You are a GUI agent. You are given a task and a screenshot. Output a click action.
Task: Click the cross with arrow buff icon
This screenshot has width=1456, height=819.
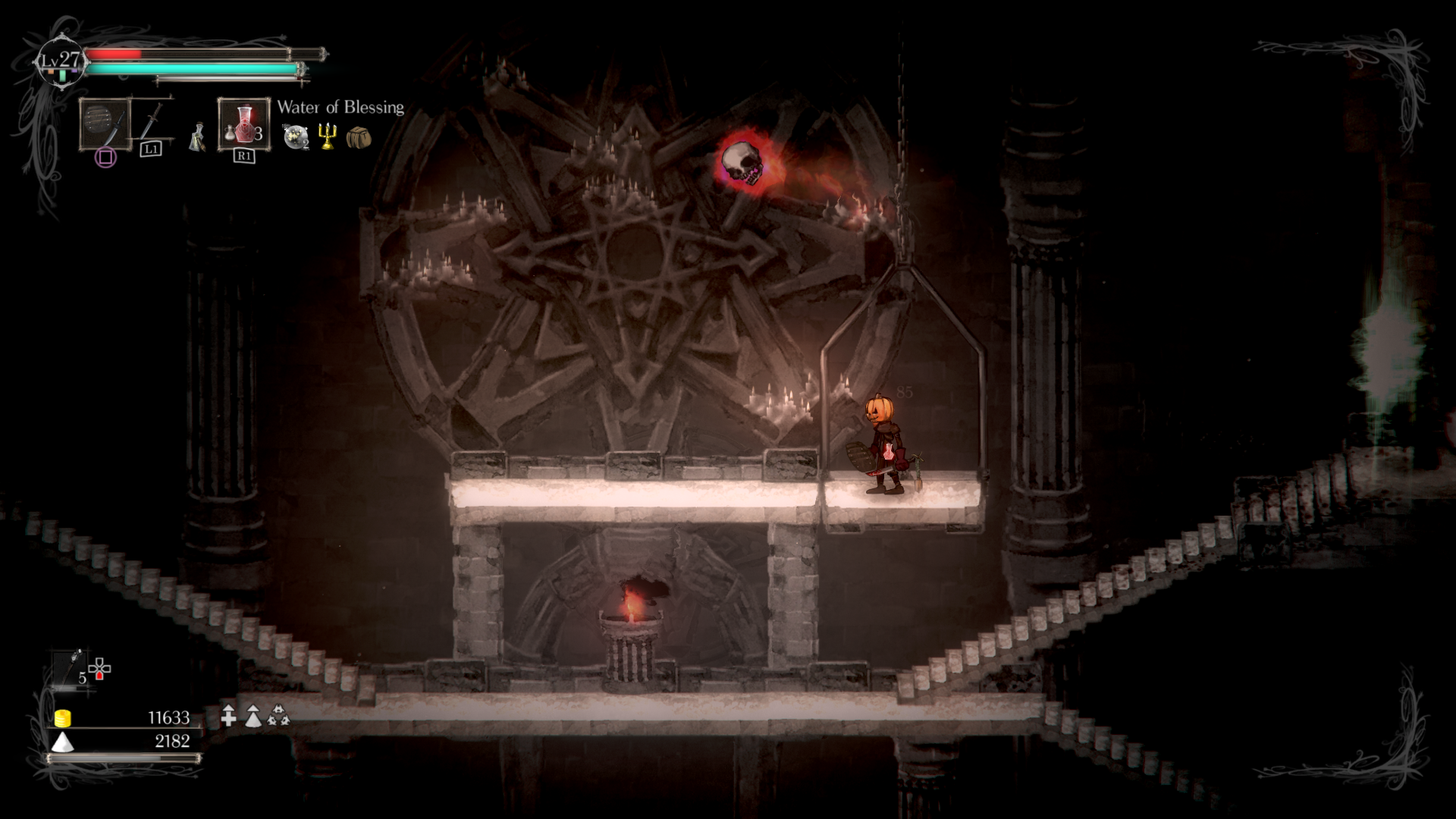[228, 715]
